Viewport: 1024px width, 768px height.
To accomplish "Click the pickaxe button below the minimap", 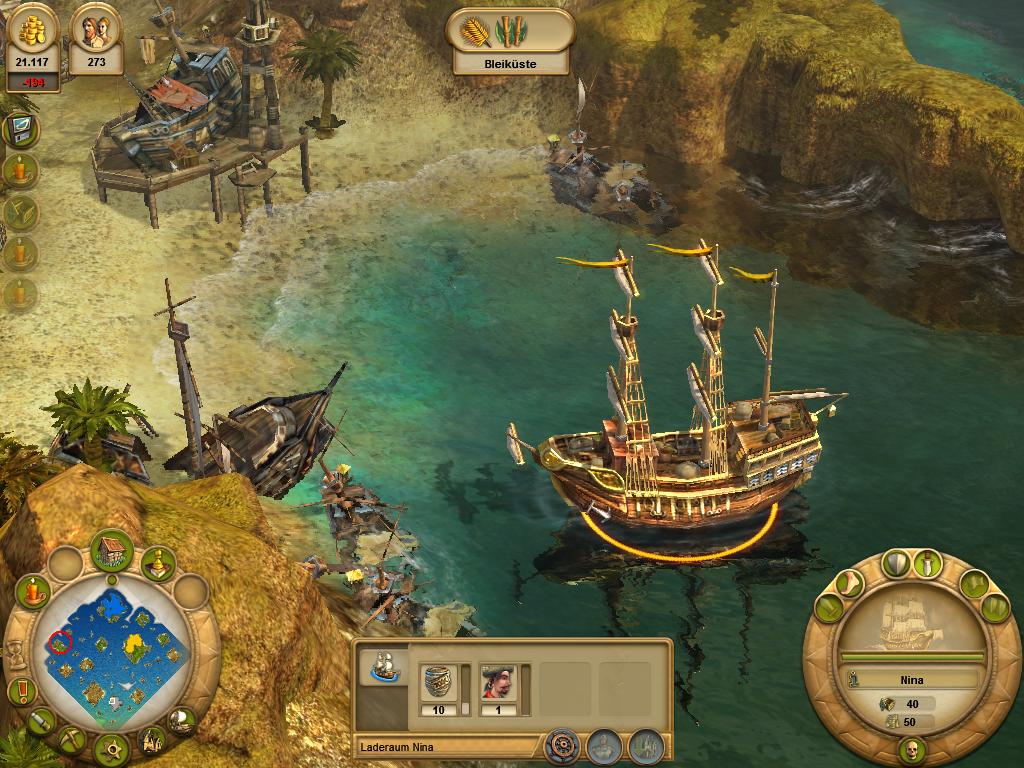I will [x=71, y=739].
